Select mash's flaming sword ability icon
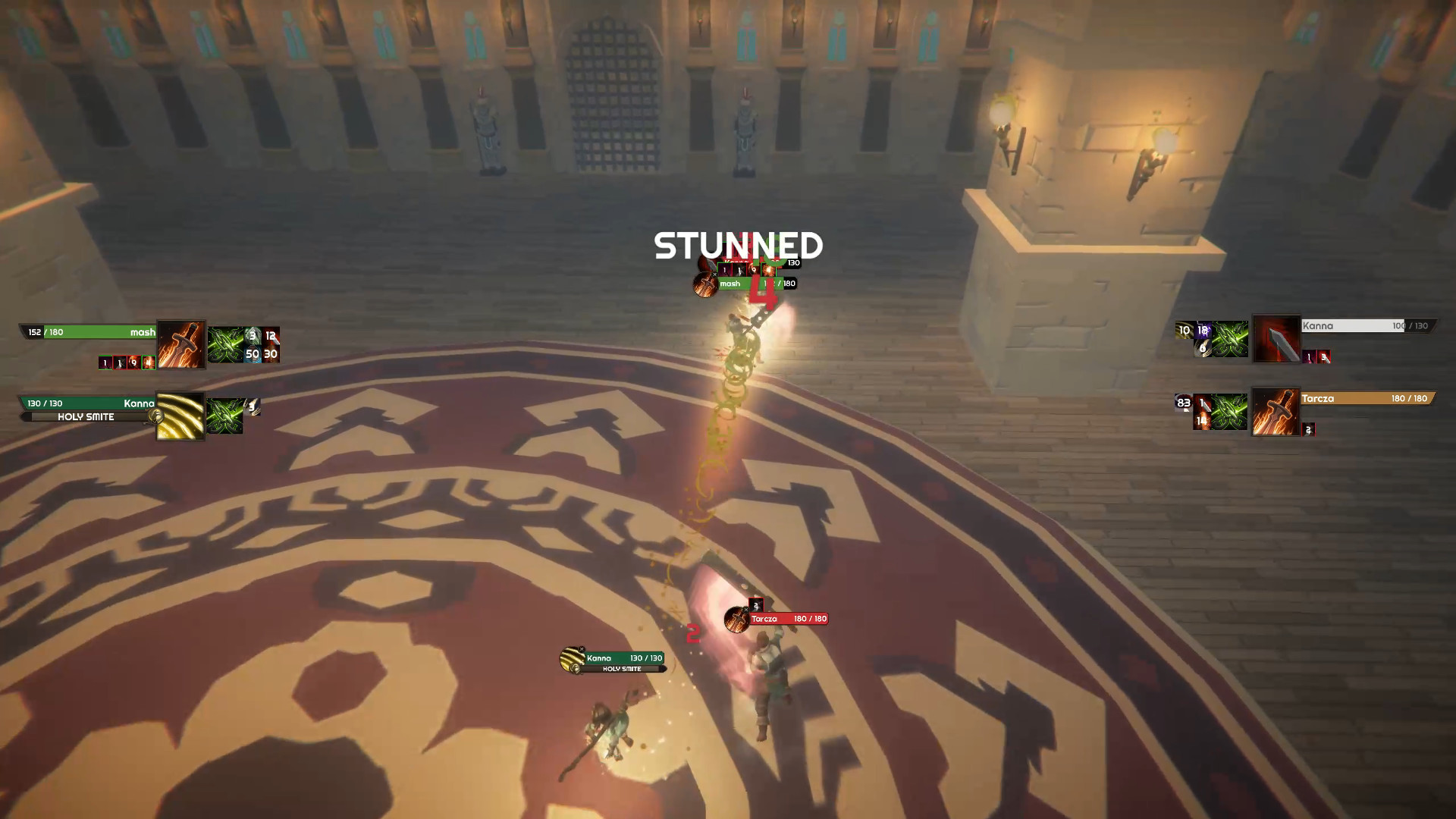 point(180,344)
